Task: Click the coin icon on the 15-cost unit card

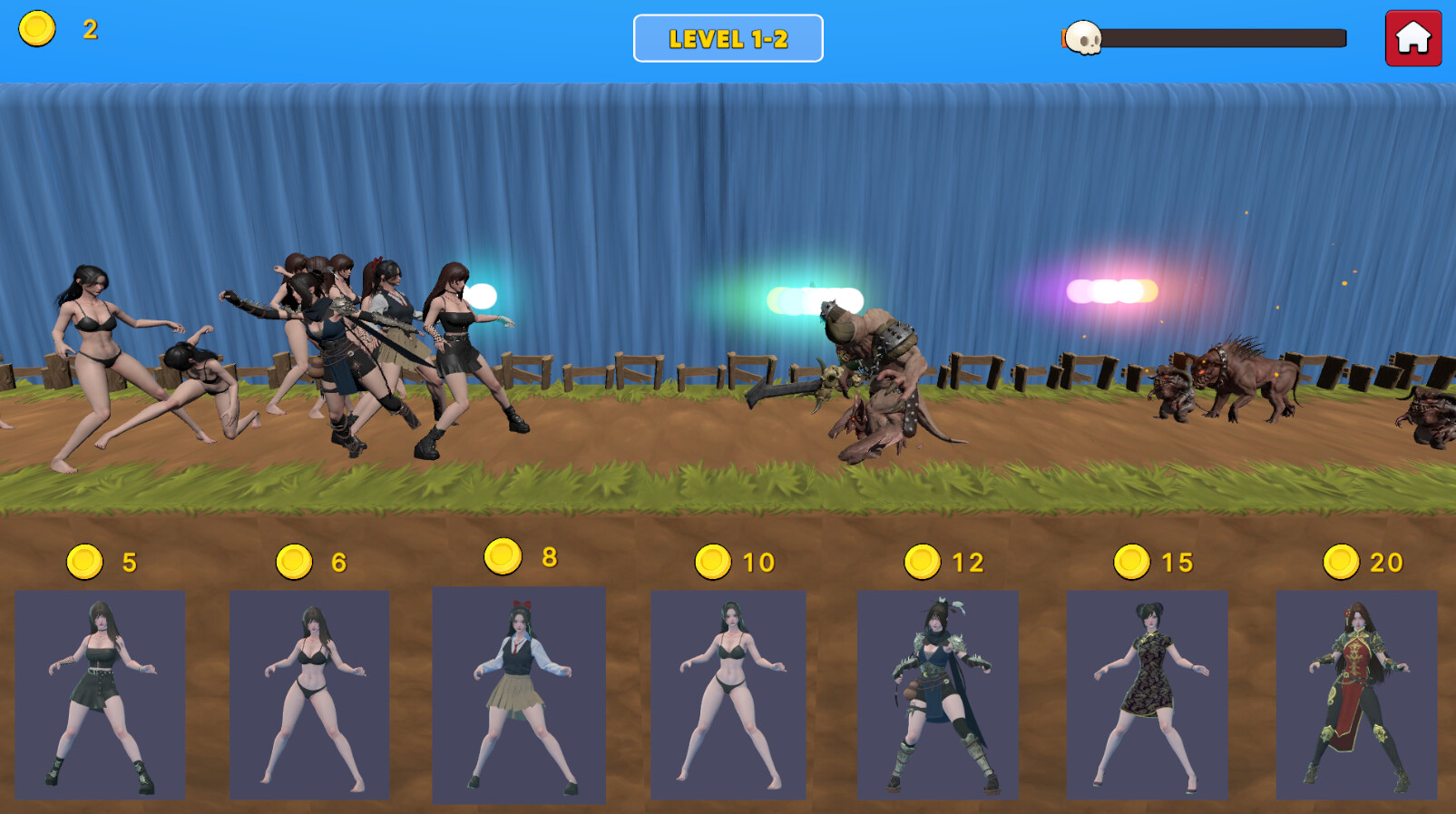Action: coord(1132,561)
